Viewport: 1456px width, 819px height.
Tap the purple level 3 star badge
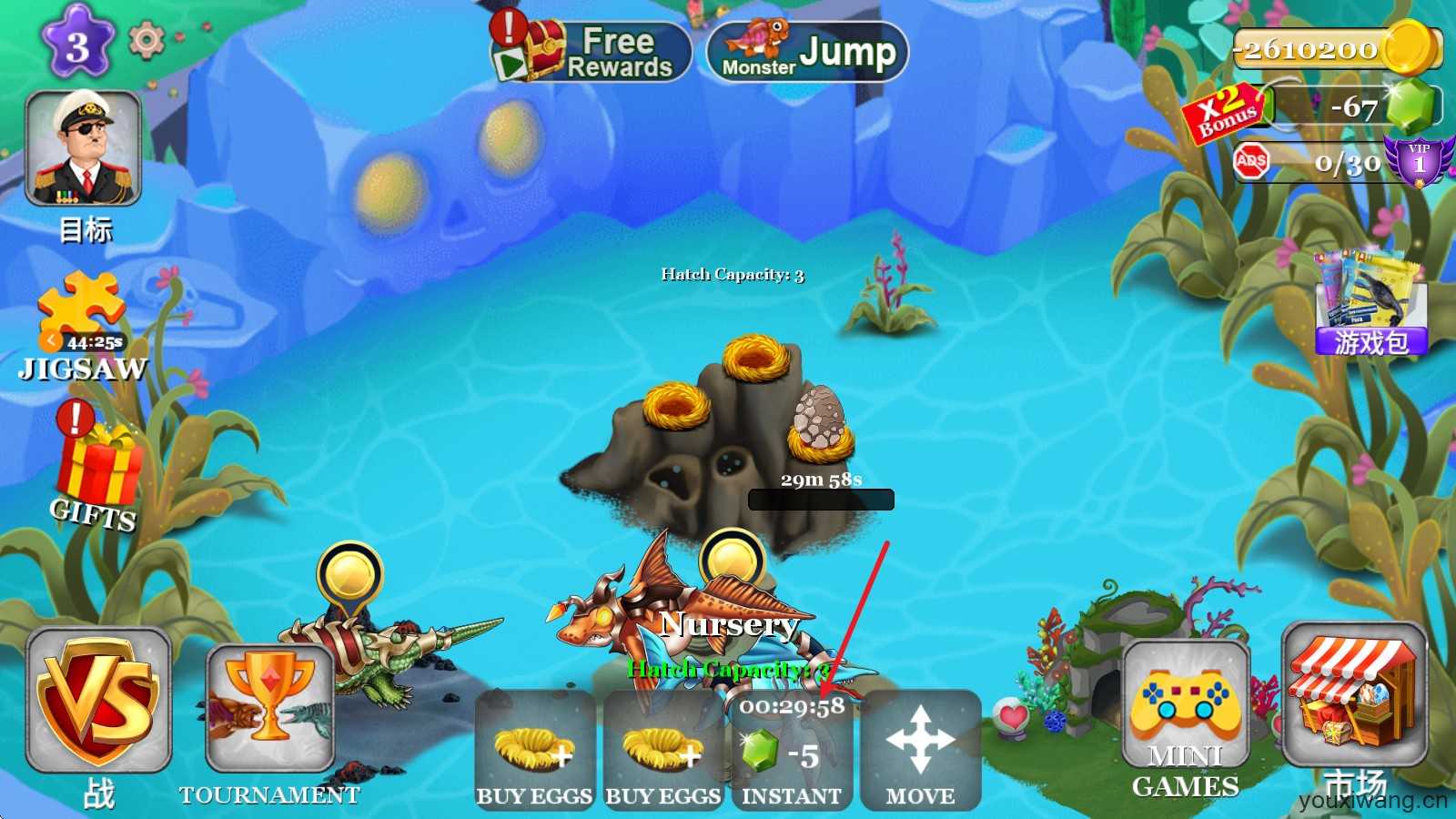click(x=77, y=44)
